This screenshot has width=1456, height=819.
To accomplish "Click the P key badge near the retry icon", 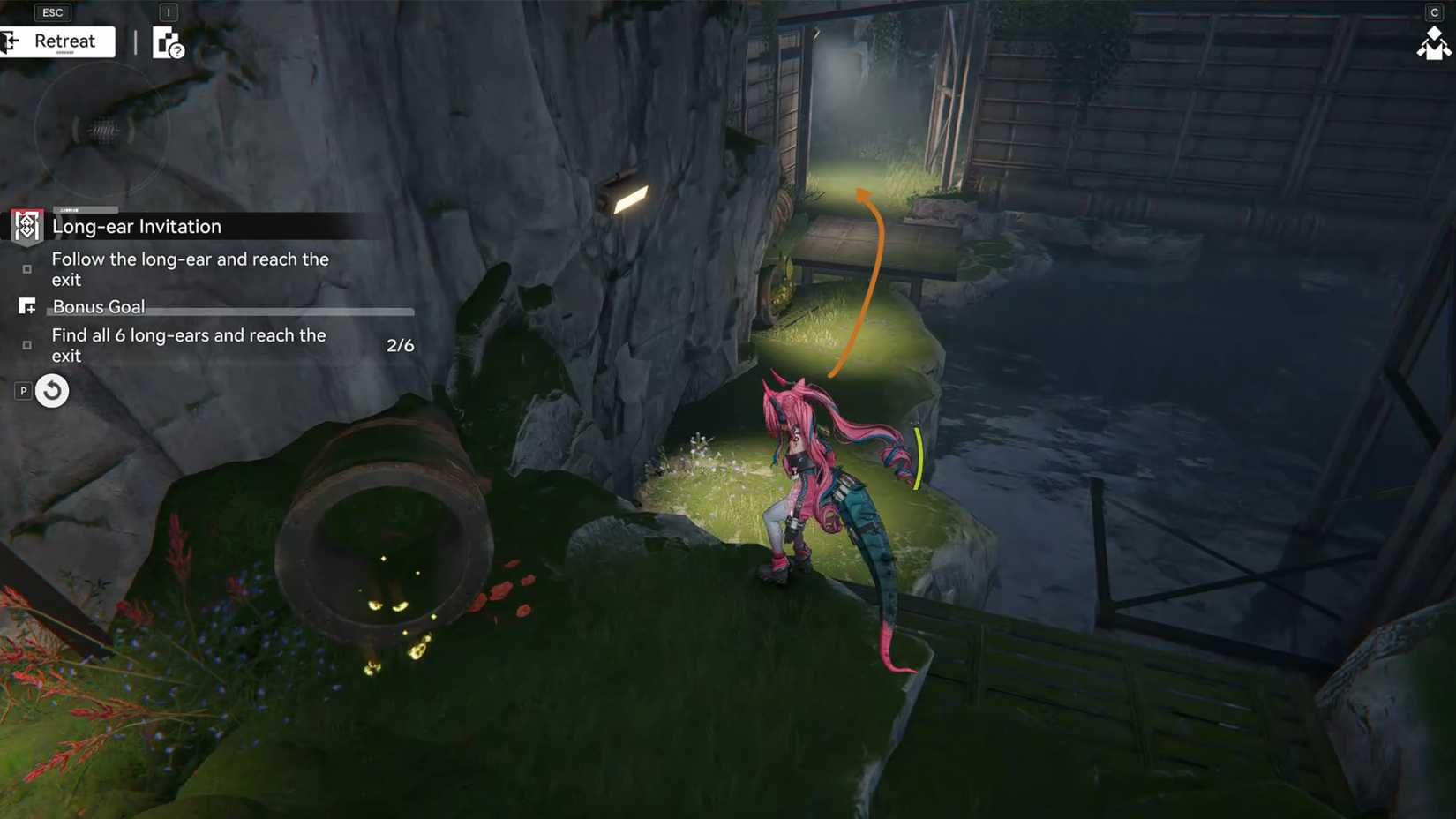I will click(21, 389).
